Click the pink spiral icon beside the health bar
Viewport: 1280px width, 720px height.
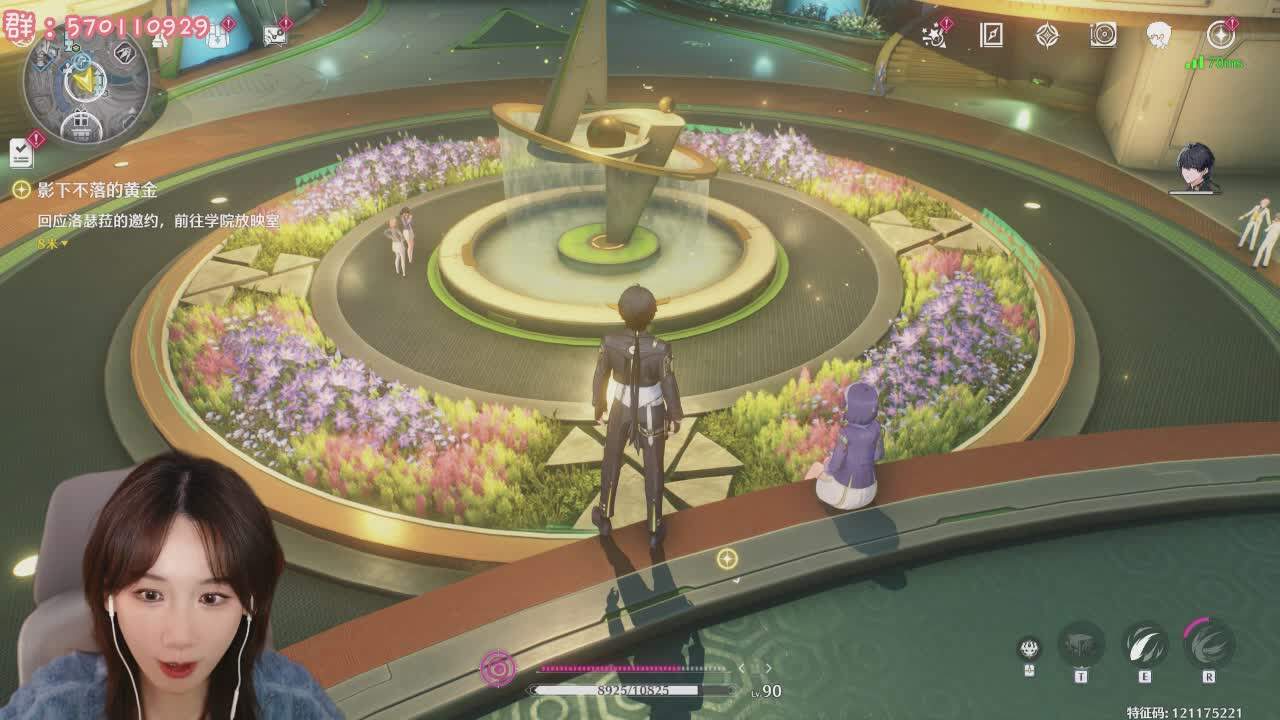pos(497,668)
